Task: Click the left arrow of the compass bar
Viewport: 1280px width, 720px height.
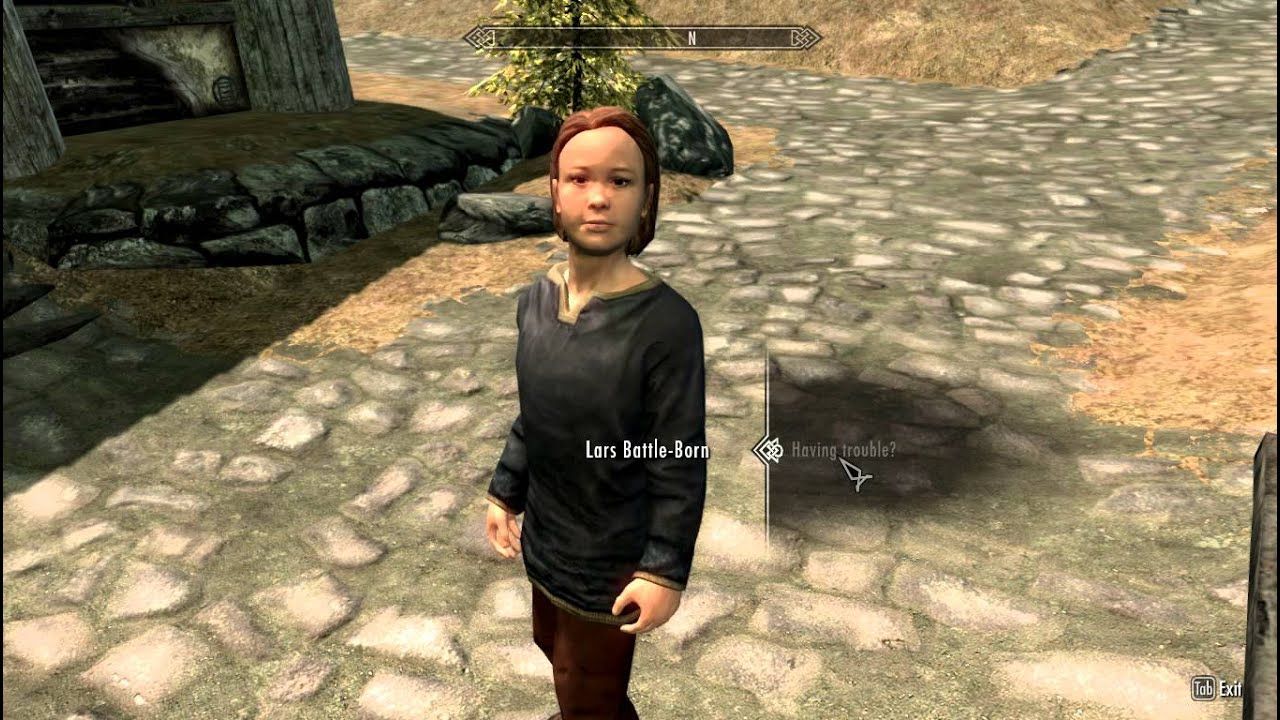Action: click(x=468, y=38)
